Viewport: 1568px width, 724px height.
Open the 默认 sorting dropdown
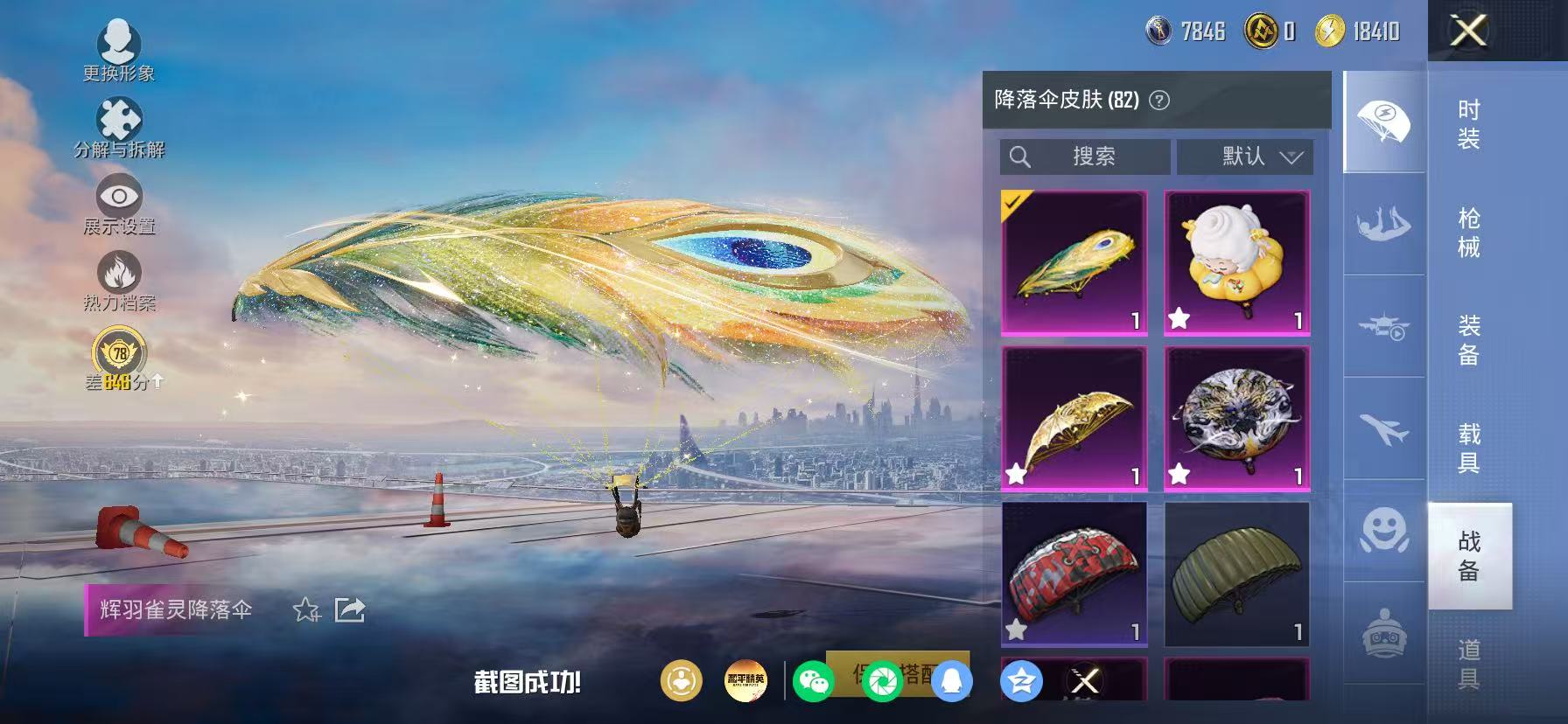[1246, 157]
